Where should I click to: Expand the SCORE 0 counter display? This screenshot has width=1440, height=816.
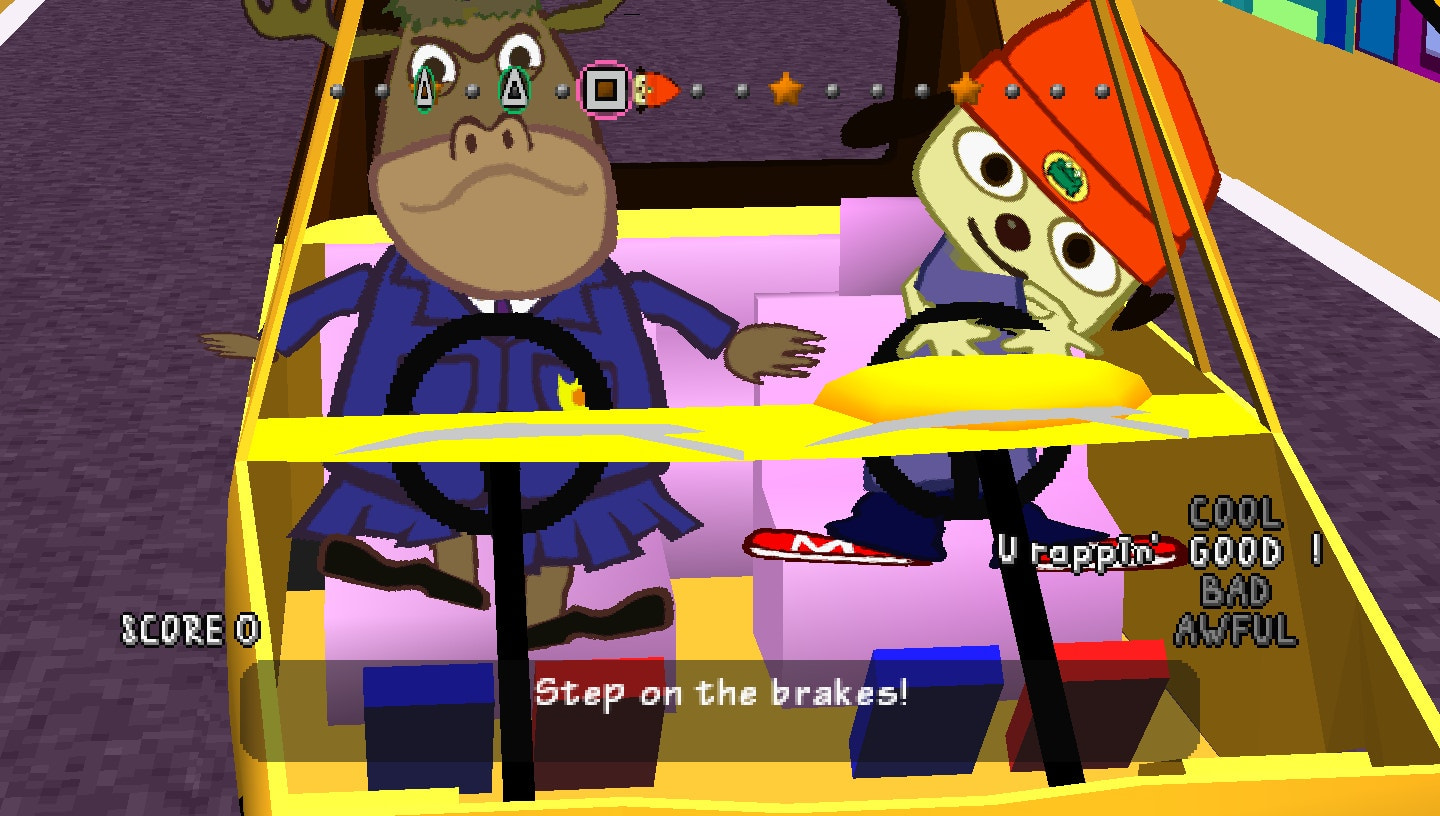(190, 630)
